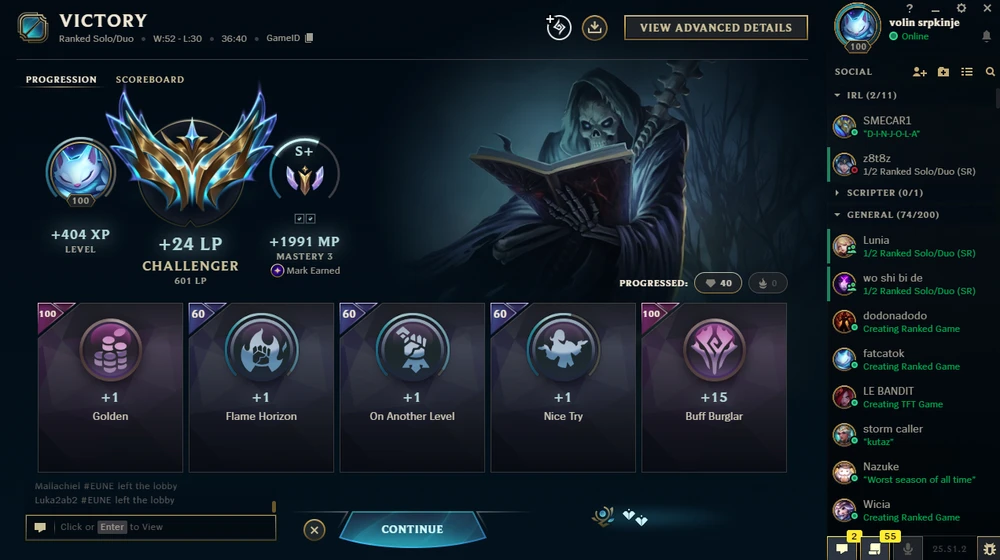
Task: Search the friends list
Action: (x=990, y=72)
